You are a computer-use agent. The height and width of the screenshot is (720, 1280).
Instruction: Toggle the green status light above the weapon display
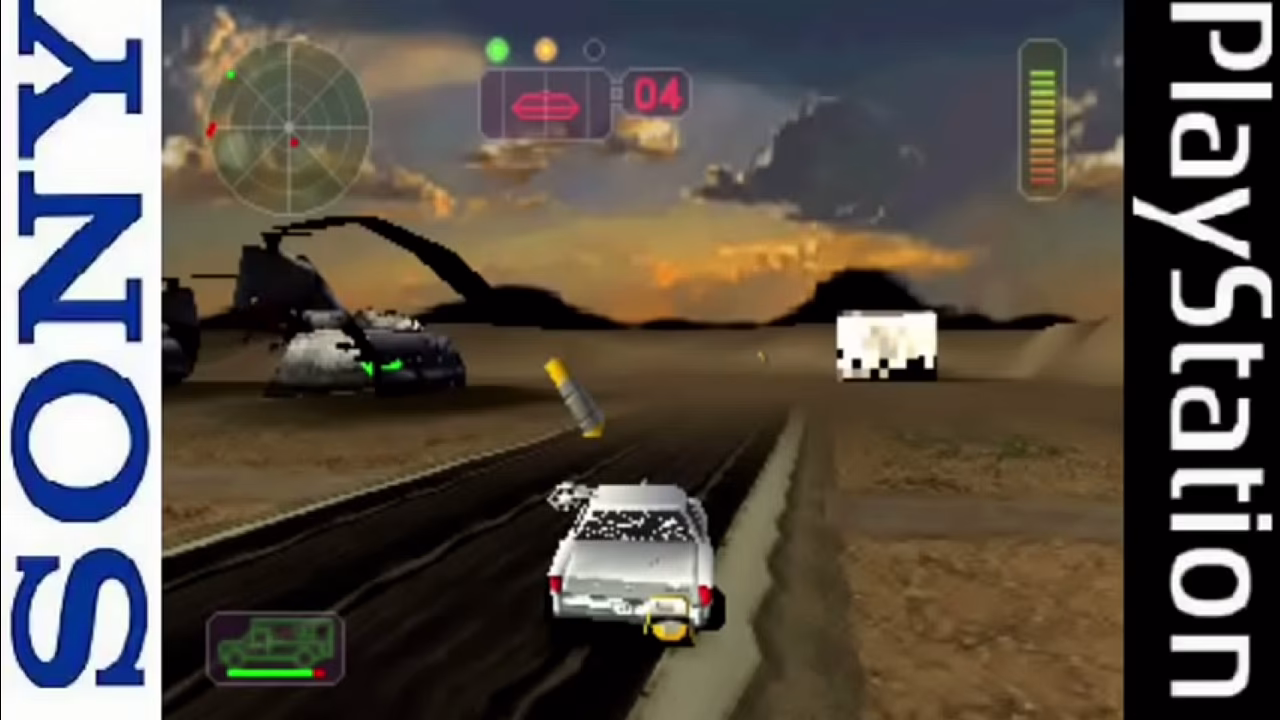(x=497, y=47)
